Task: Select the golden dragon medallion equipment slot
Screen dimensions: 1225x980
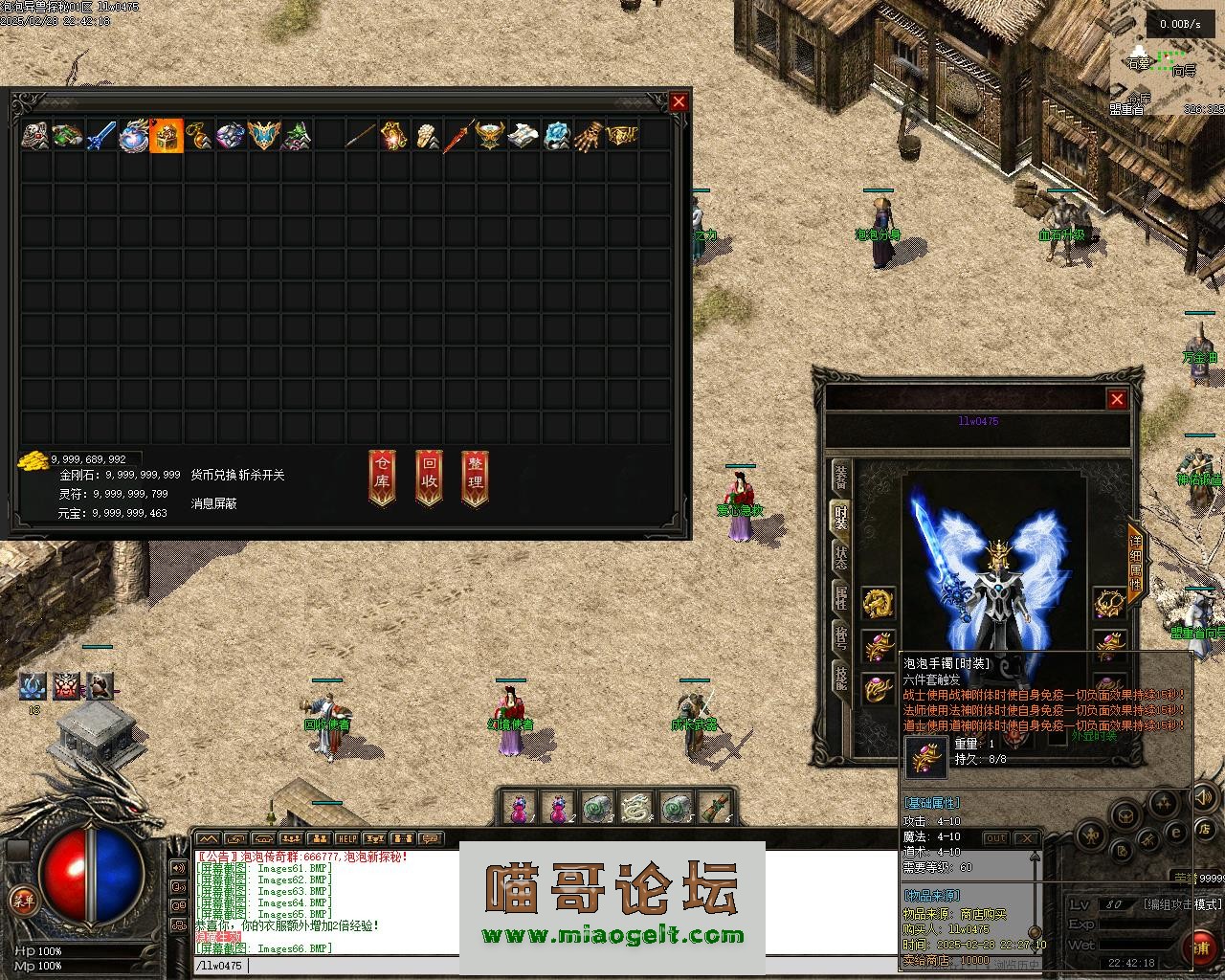Action: [878, 603]
